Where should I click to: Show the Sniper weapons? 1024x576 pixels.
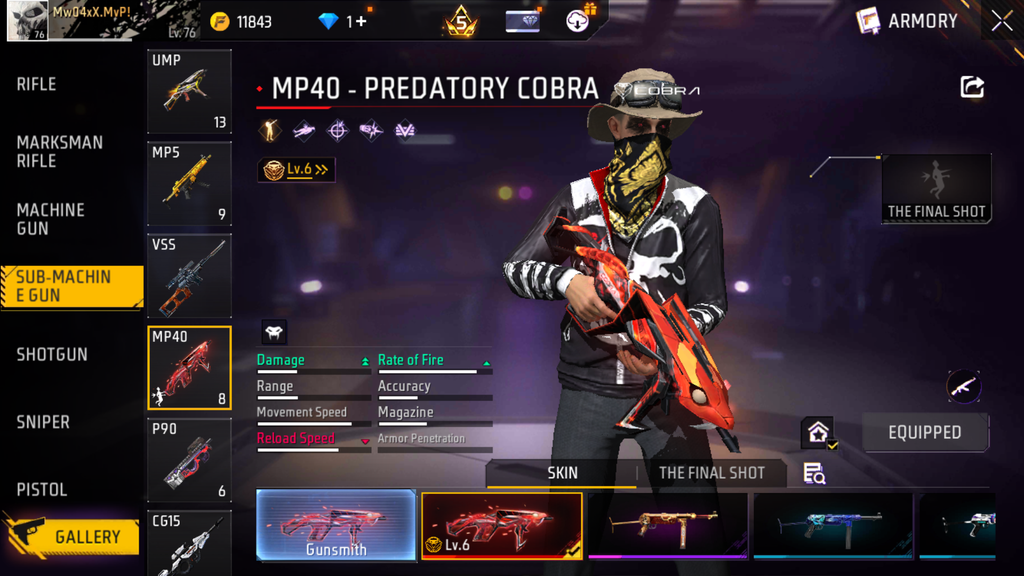tap(43, 422)
